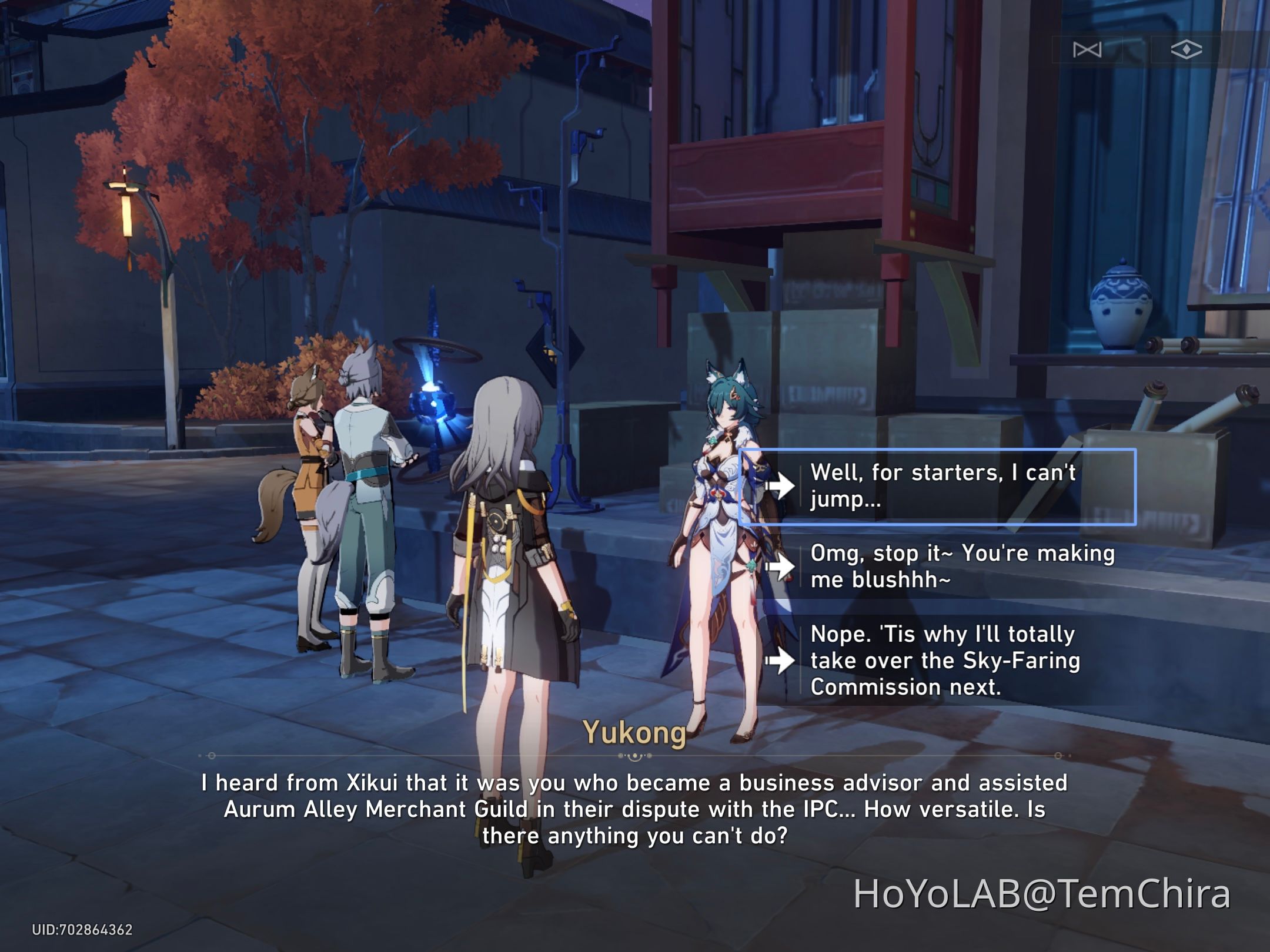Toggle dialogue interface visibility
The width and height of the screenshot is (1270, 952).
[x=1186, y=49]
